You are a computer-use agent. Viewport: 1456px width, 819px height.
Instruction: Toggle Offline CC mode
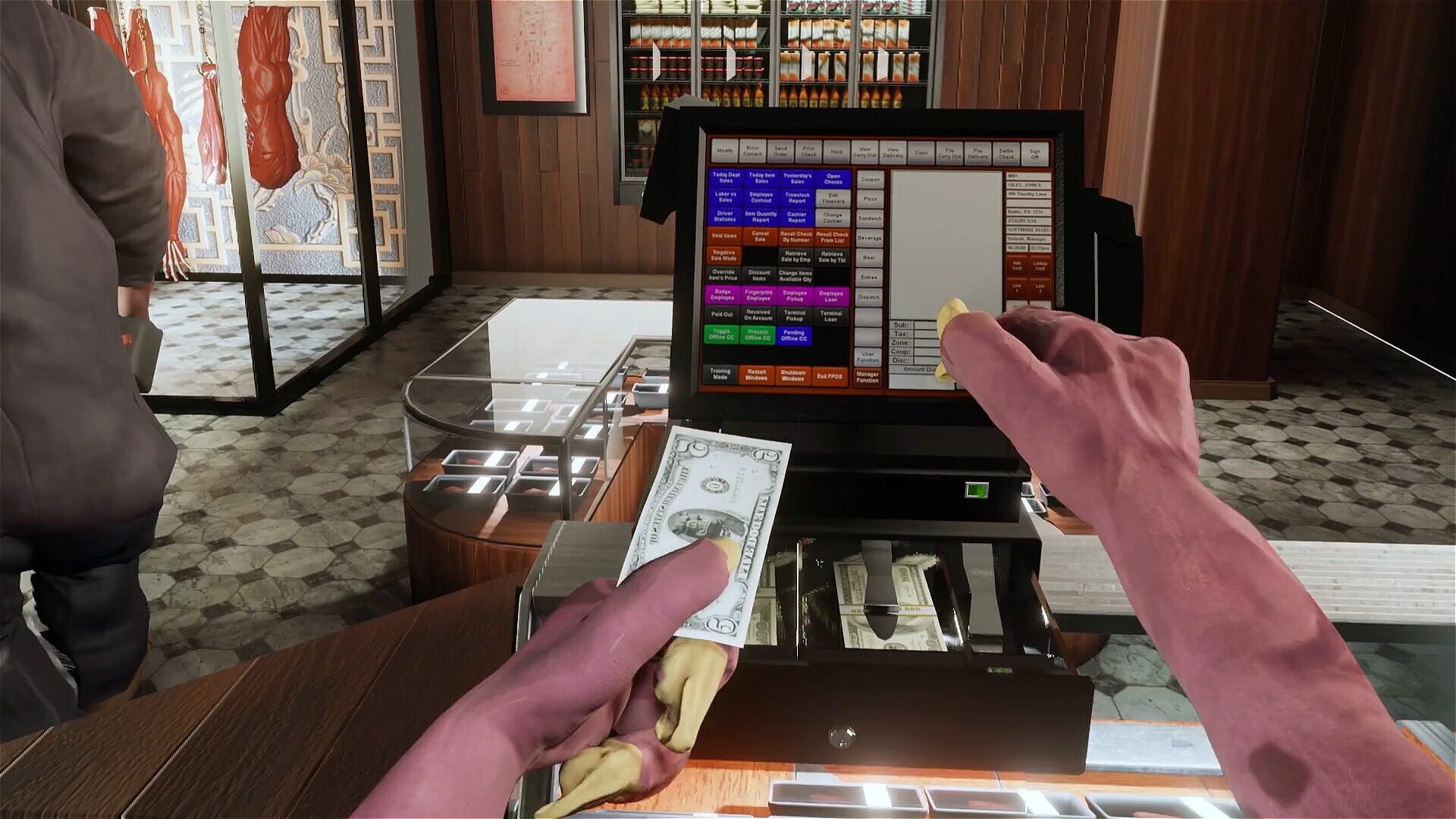coord(721,336)
